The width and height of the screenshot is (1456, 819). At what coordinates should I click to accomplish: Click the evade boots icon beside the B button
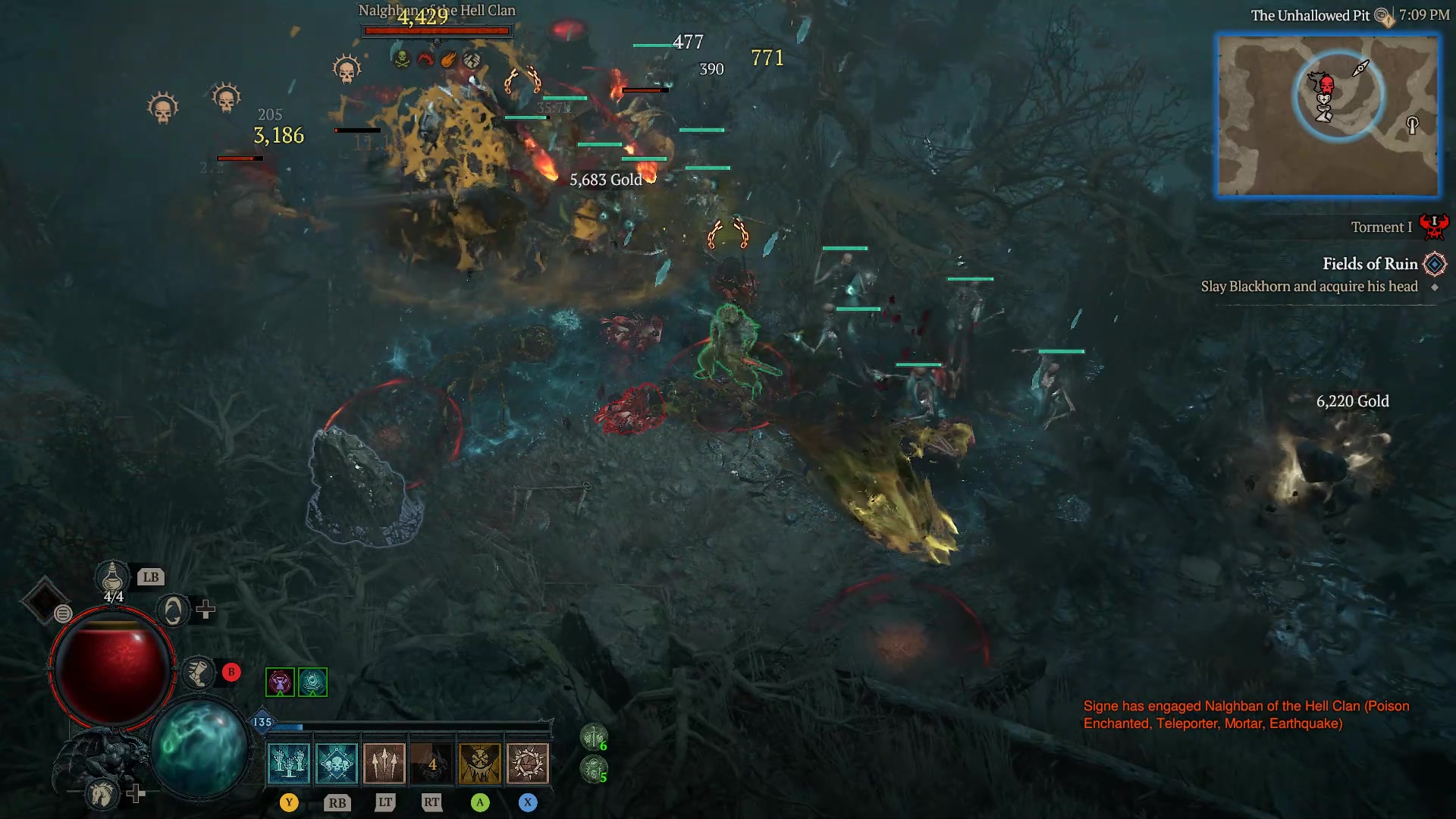[199, 673]
